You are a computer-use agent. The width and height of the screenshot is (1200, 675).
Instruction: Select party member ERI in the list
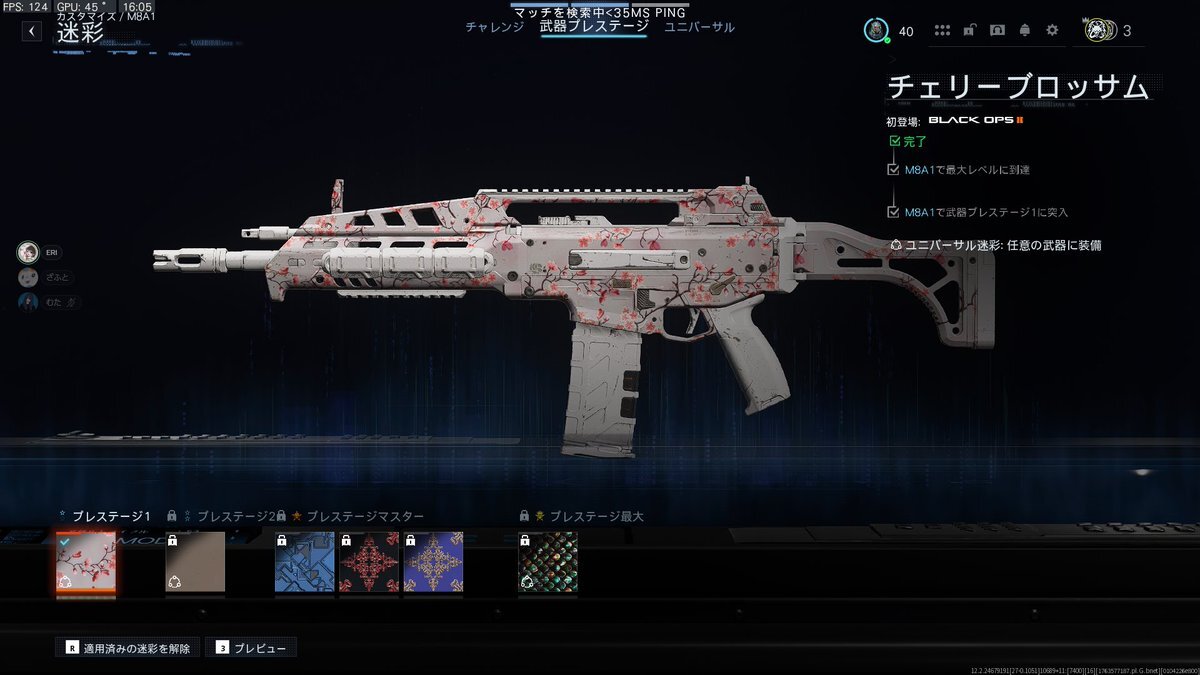point(29,252)
